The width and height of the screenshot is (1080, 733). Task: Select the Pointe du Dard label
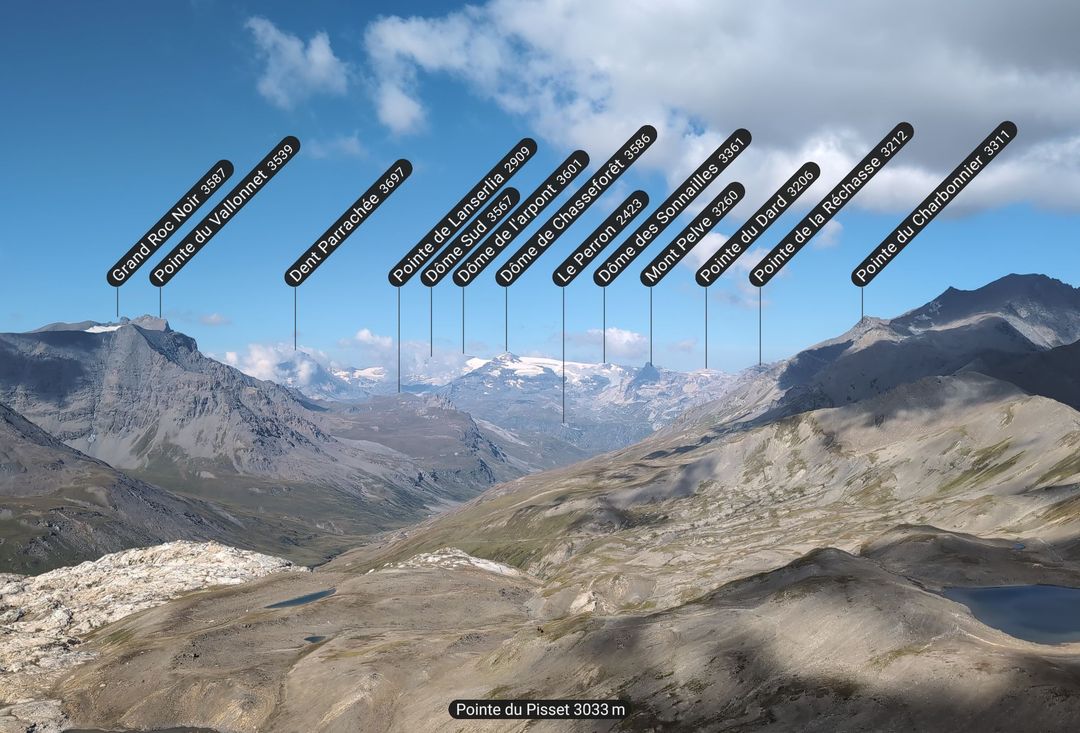tap(757, 224)
